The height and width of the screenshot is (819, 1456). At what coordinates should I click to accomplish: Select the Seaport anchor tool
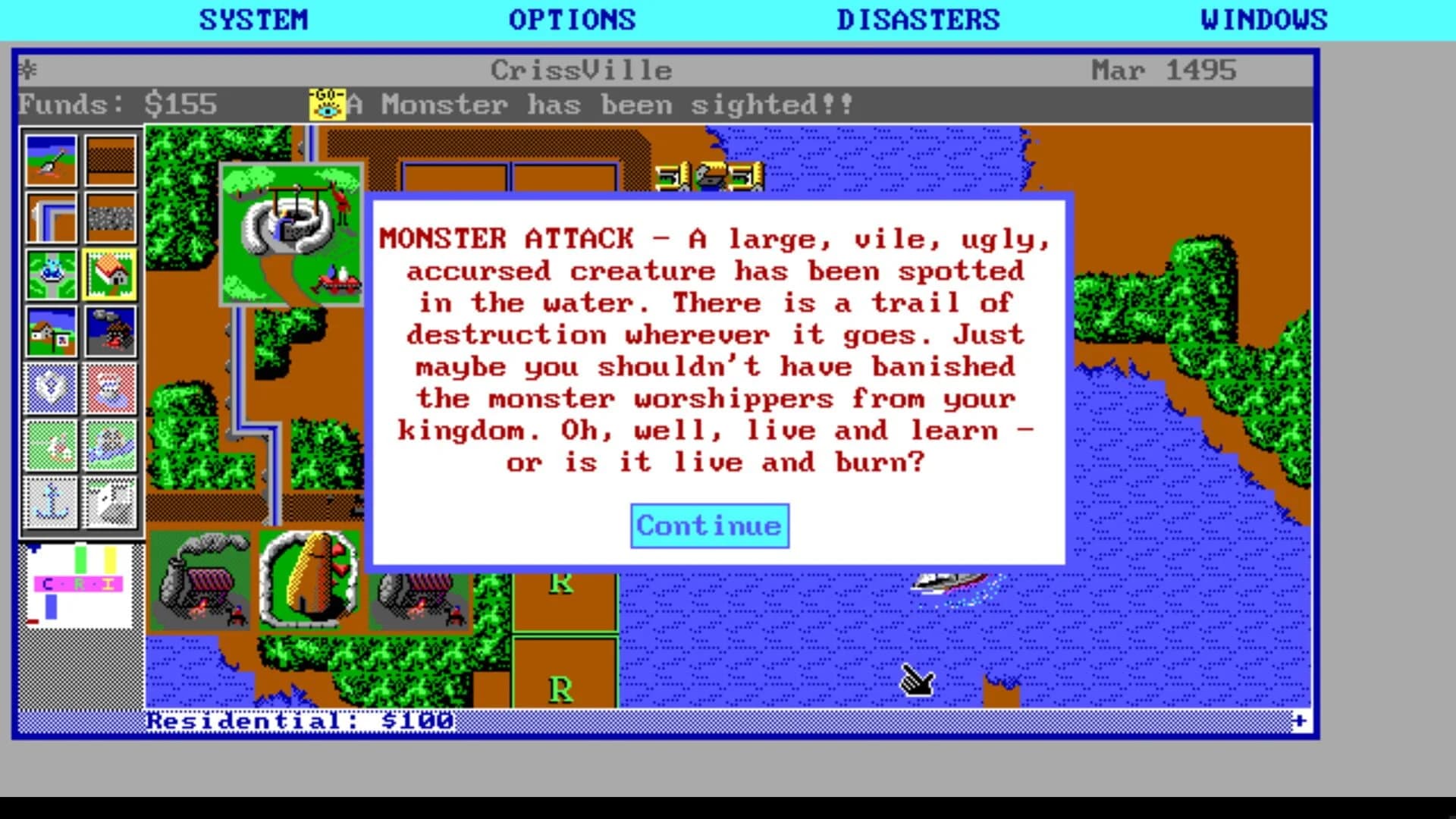51,502
